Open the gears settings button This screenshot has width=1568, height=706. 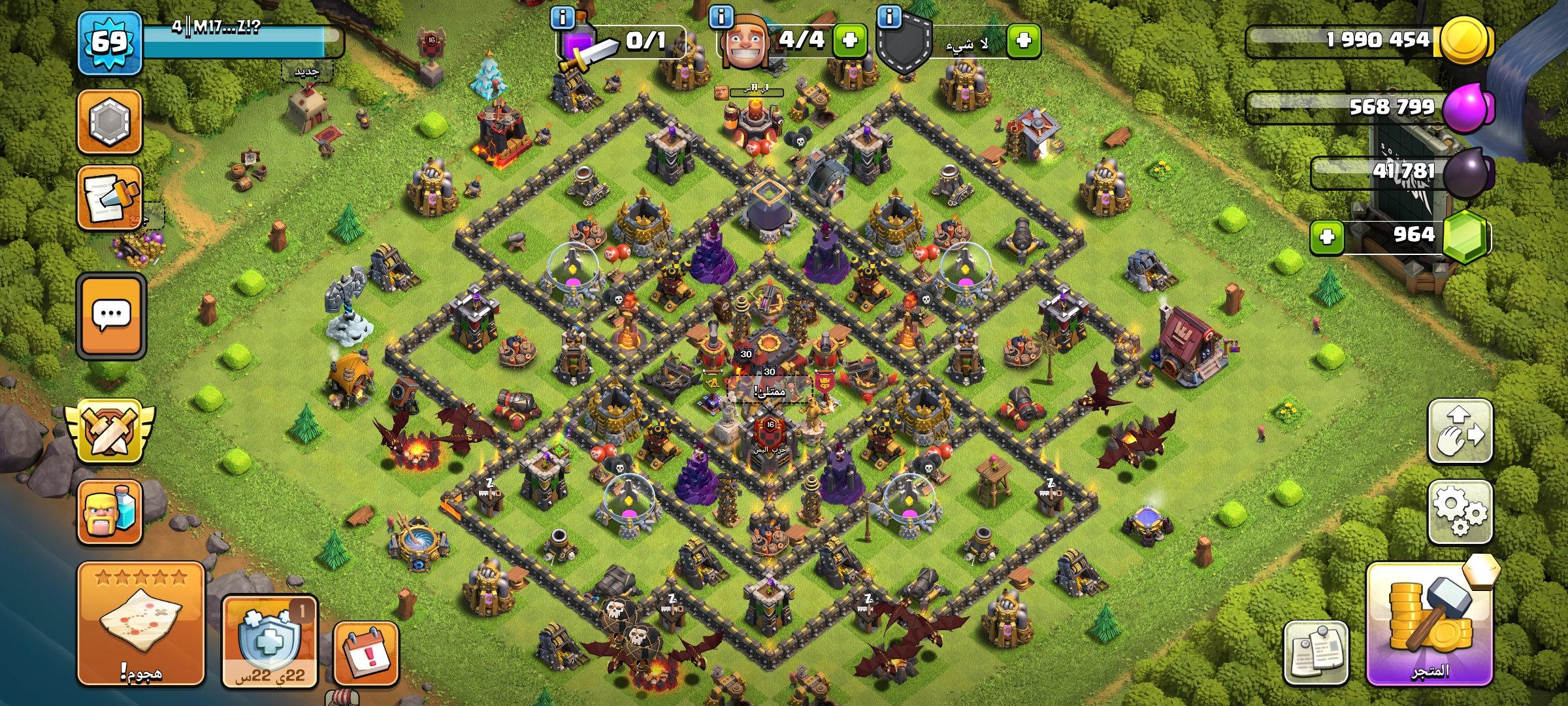1460,513
